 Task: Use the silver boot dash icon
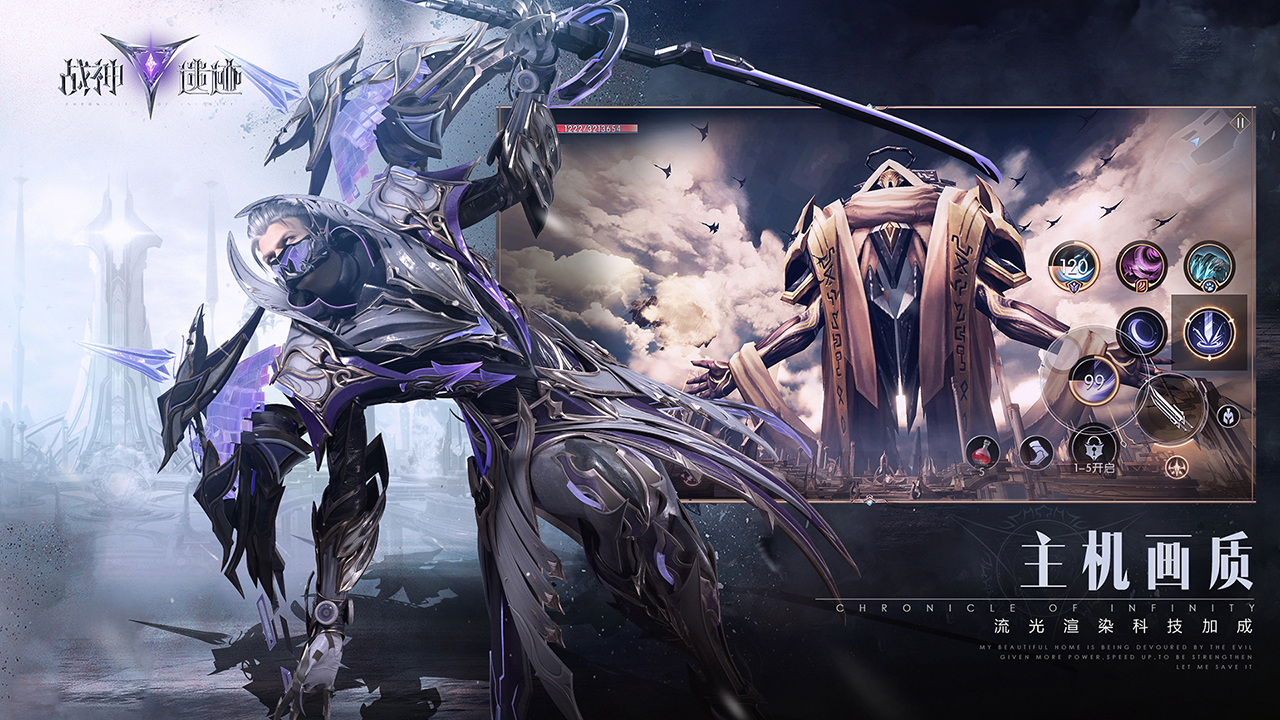tap(1035, 452)
